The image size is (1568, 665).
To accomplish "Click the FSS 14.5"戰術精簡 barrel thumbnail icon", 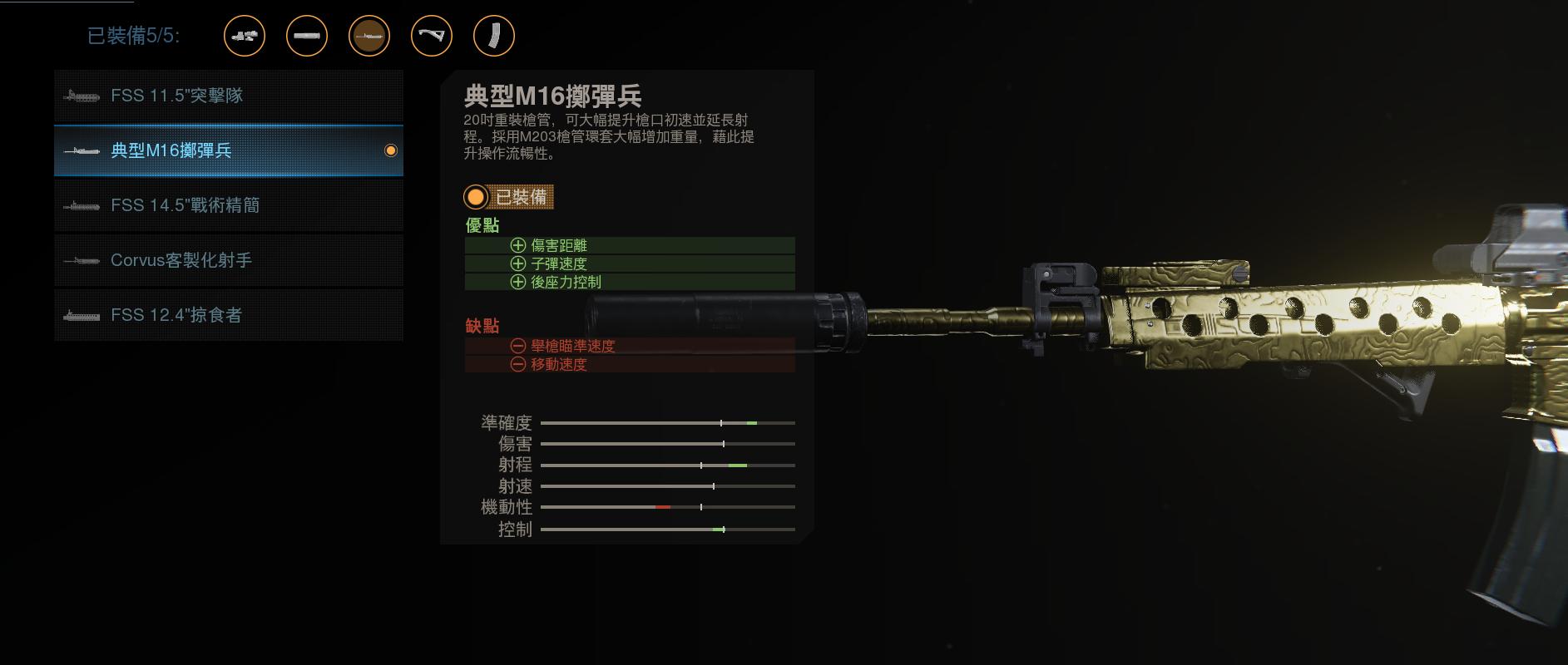I will (80, 205).
